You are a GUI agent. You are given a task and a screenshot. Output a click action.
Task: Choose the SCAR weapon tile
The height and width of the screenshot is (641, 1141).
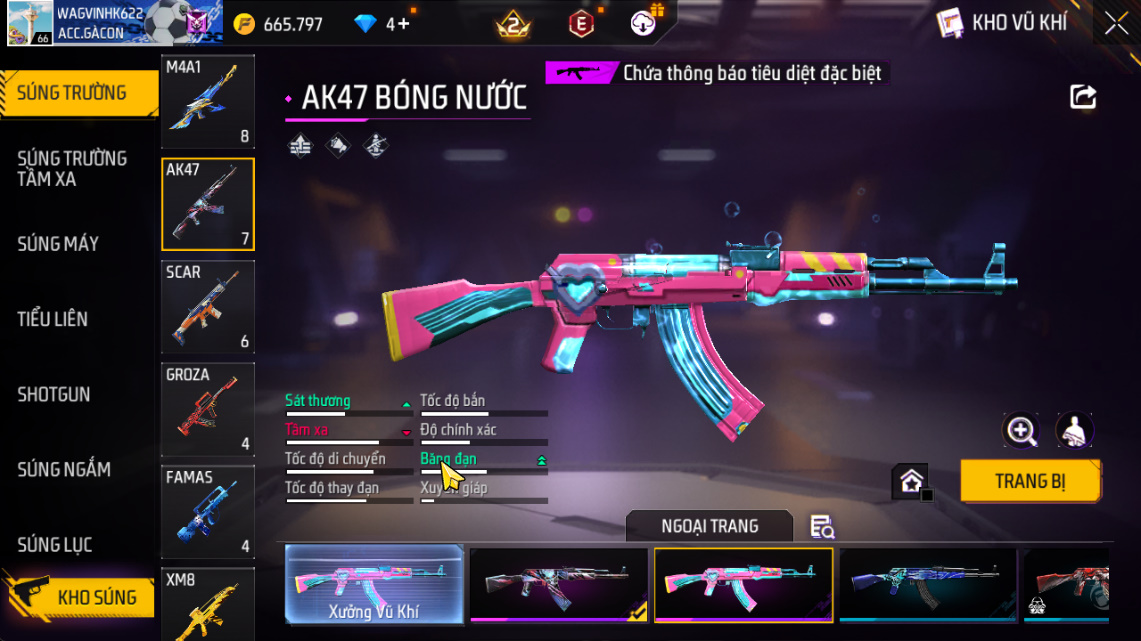pos(208,307)
